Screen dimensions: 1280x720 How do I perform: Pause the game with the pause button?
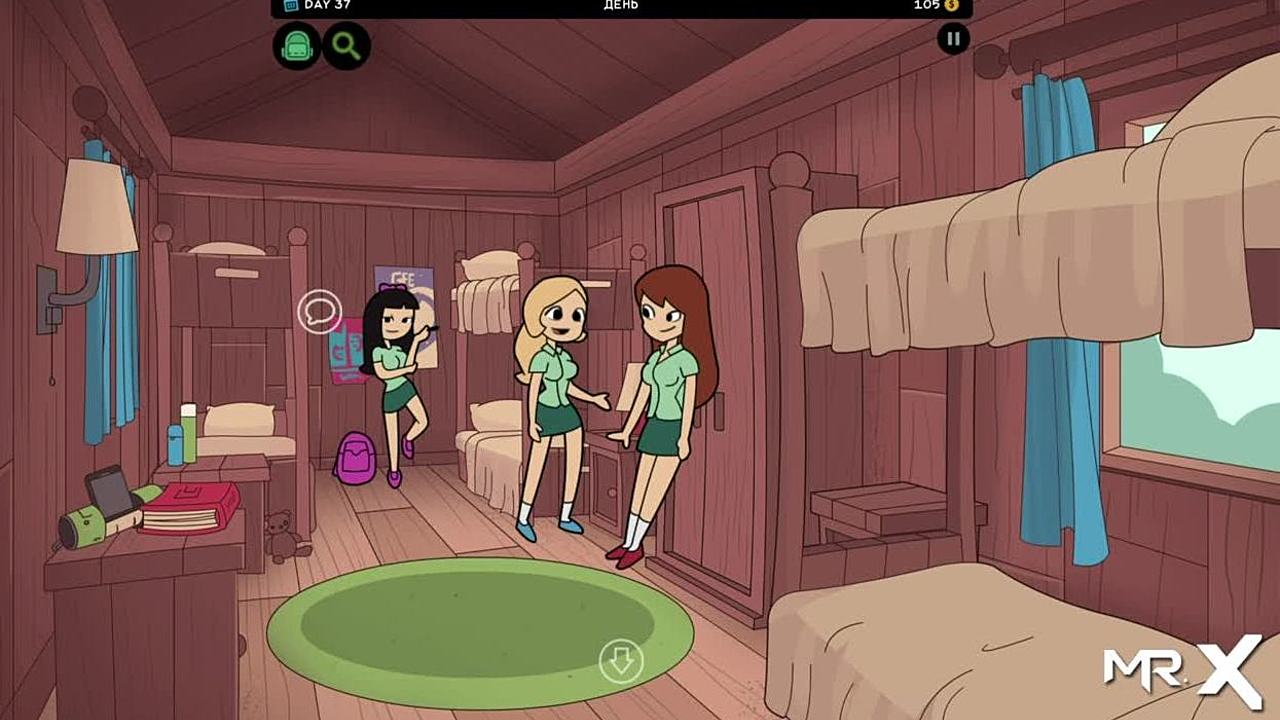(x=953, y=39)
